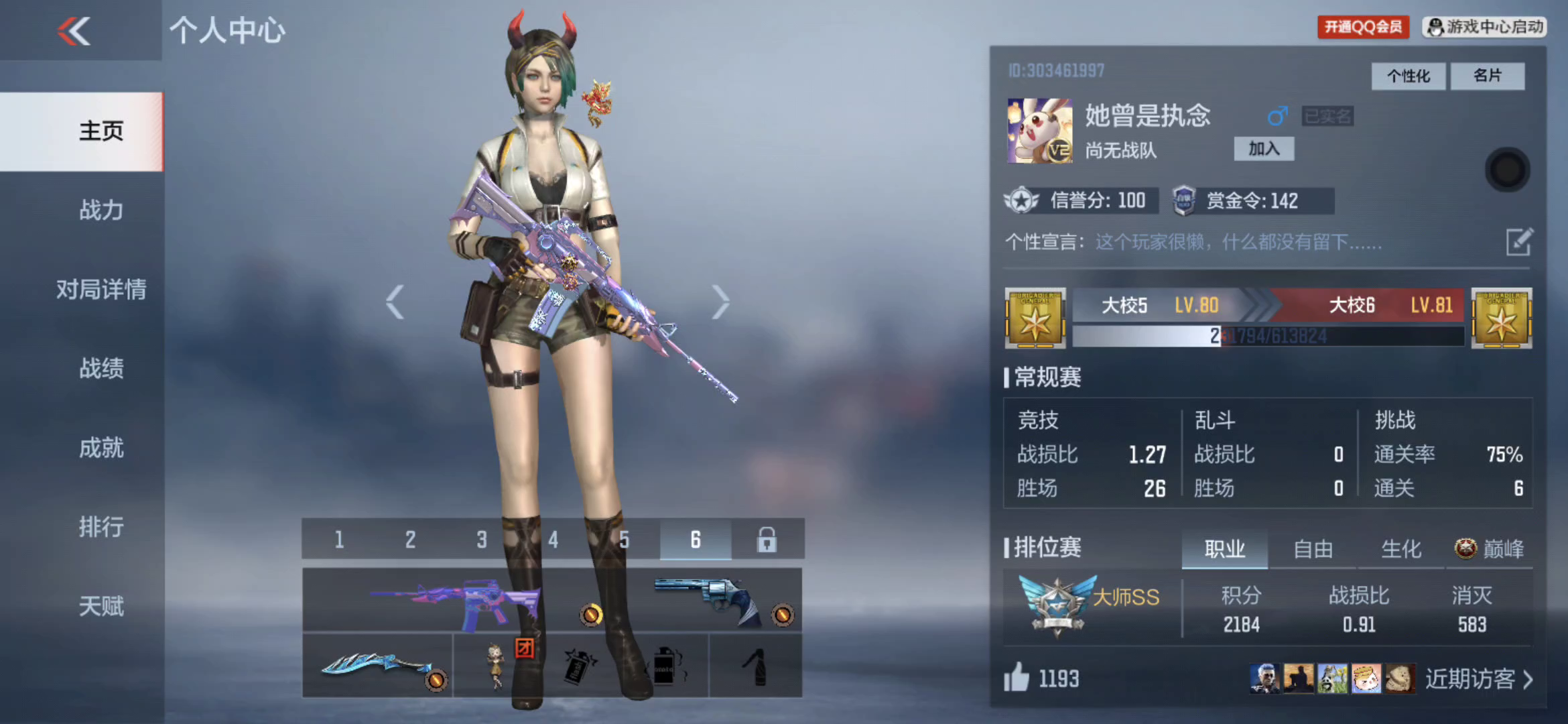Give a like with the thumbs-up icon
The image size is (1568, 724).
pos(1016,677)
